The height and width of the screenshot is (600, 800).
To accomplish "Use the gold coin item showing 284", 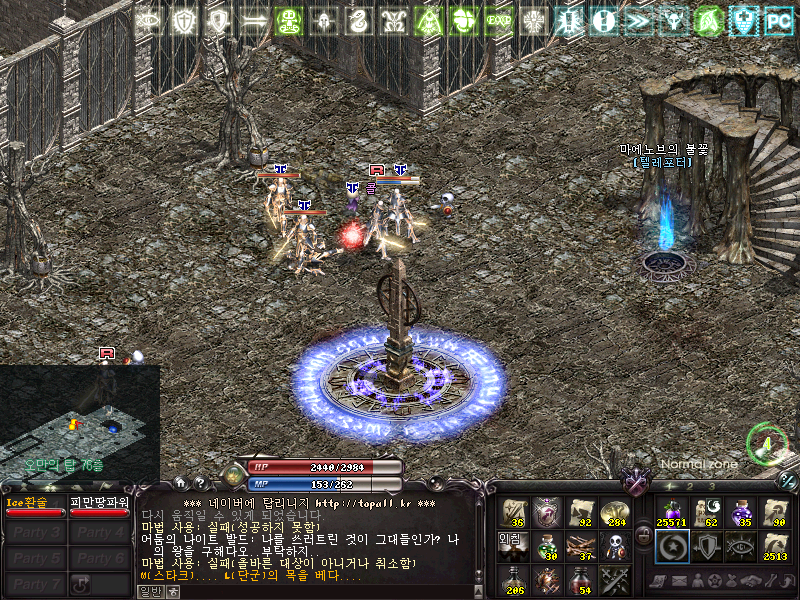I will 614,512.
